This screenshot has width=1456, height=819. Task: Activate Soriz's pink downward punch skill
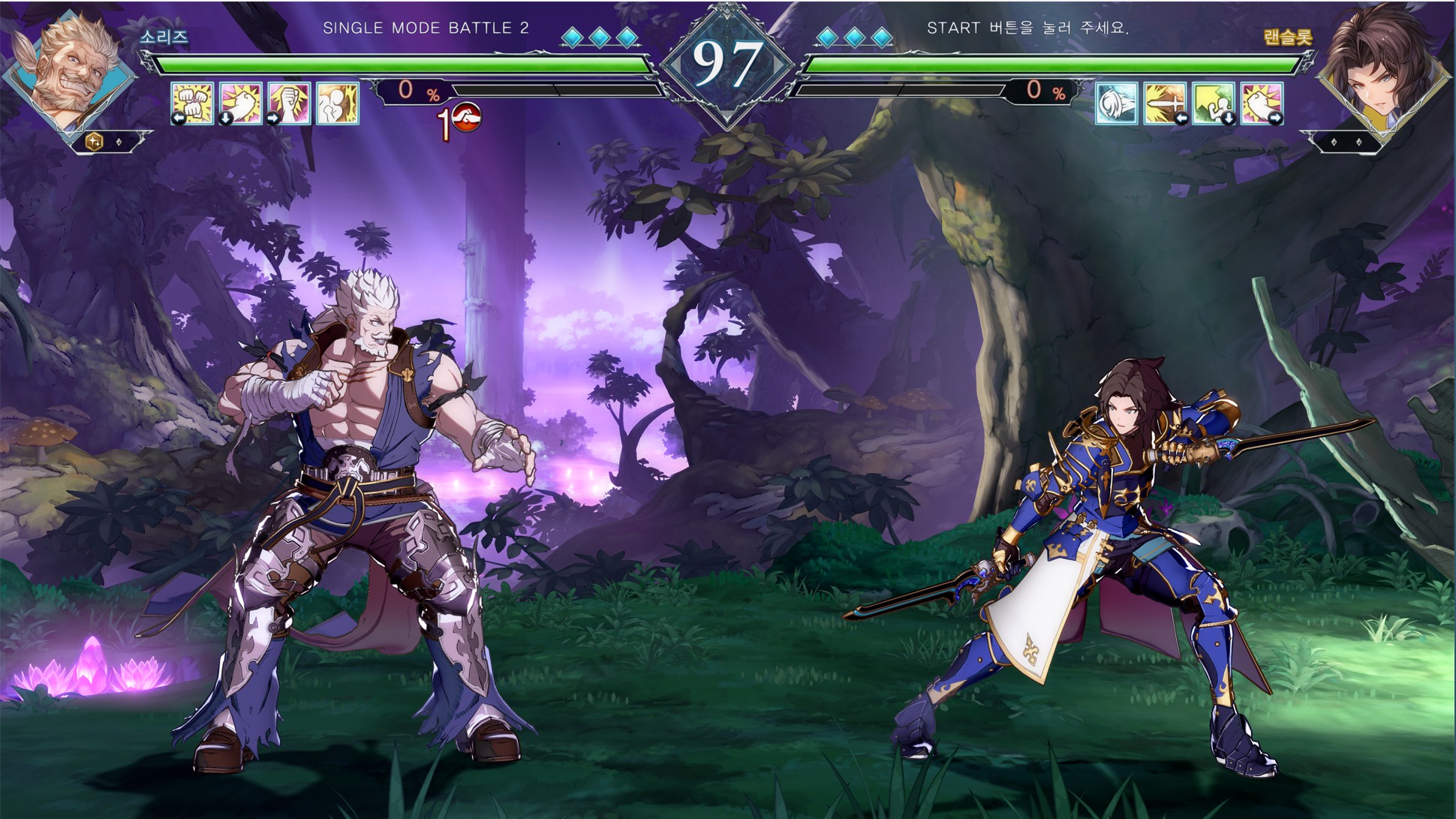240,103
